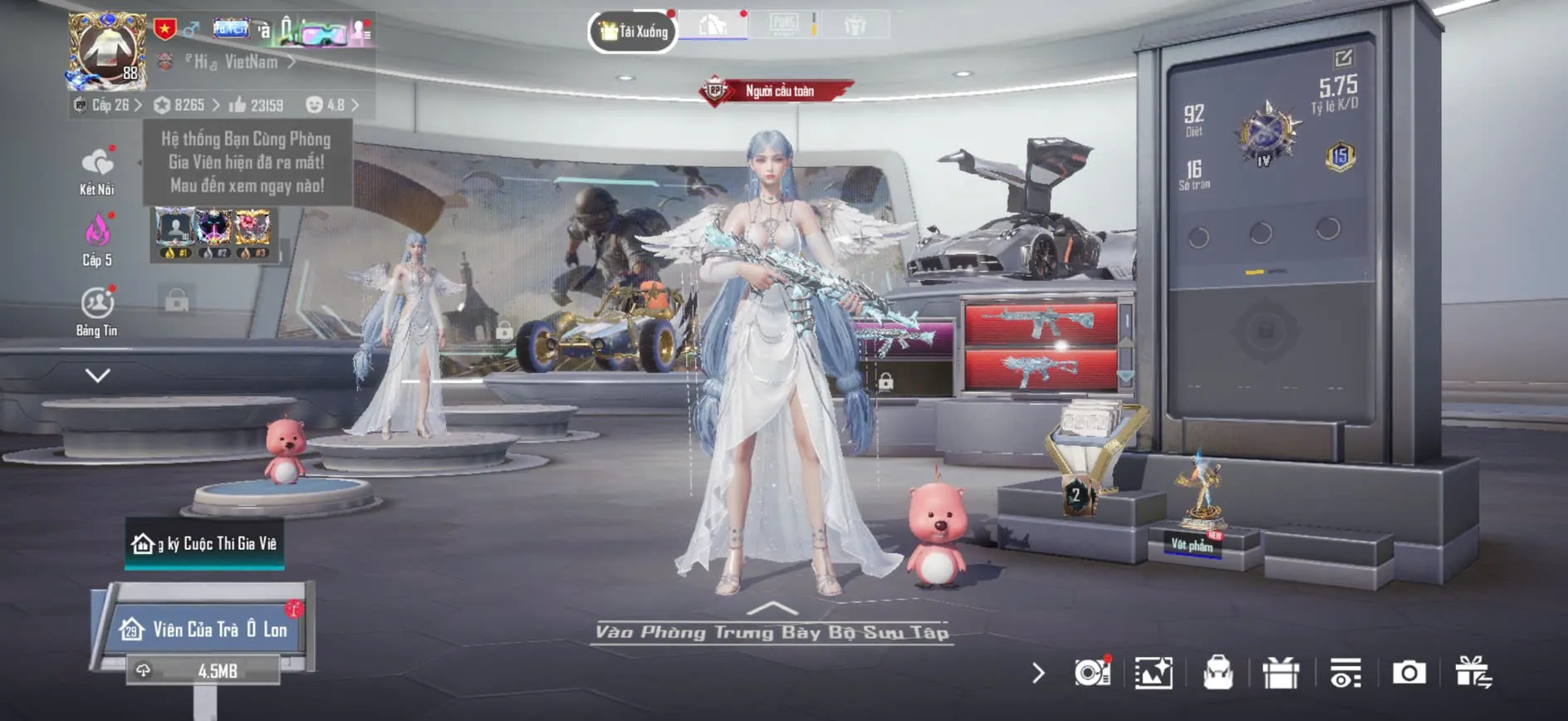Open the 4.8 smiley rating

332,105
